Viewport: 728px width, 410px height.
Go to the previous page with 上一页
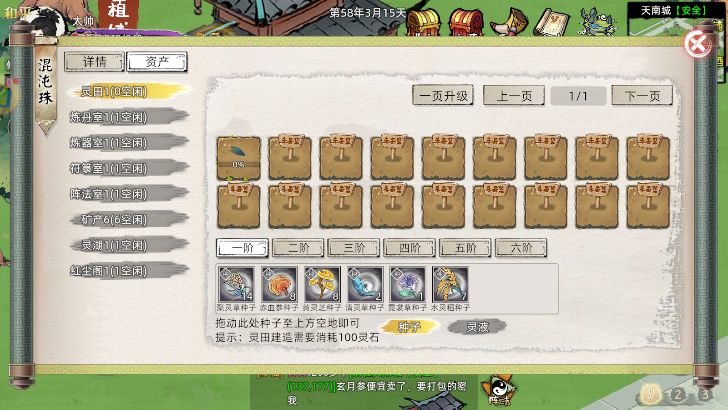(514, 96)
